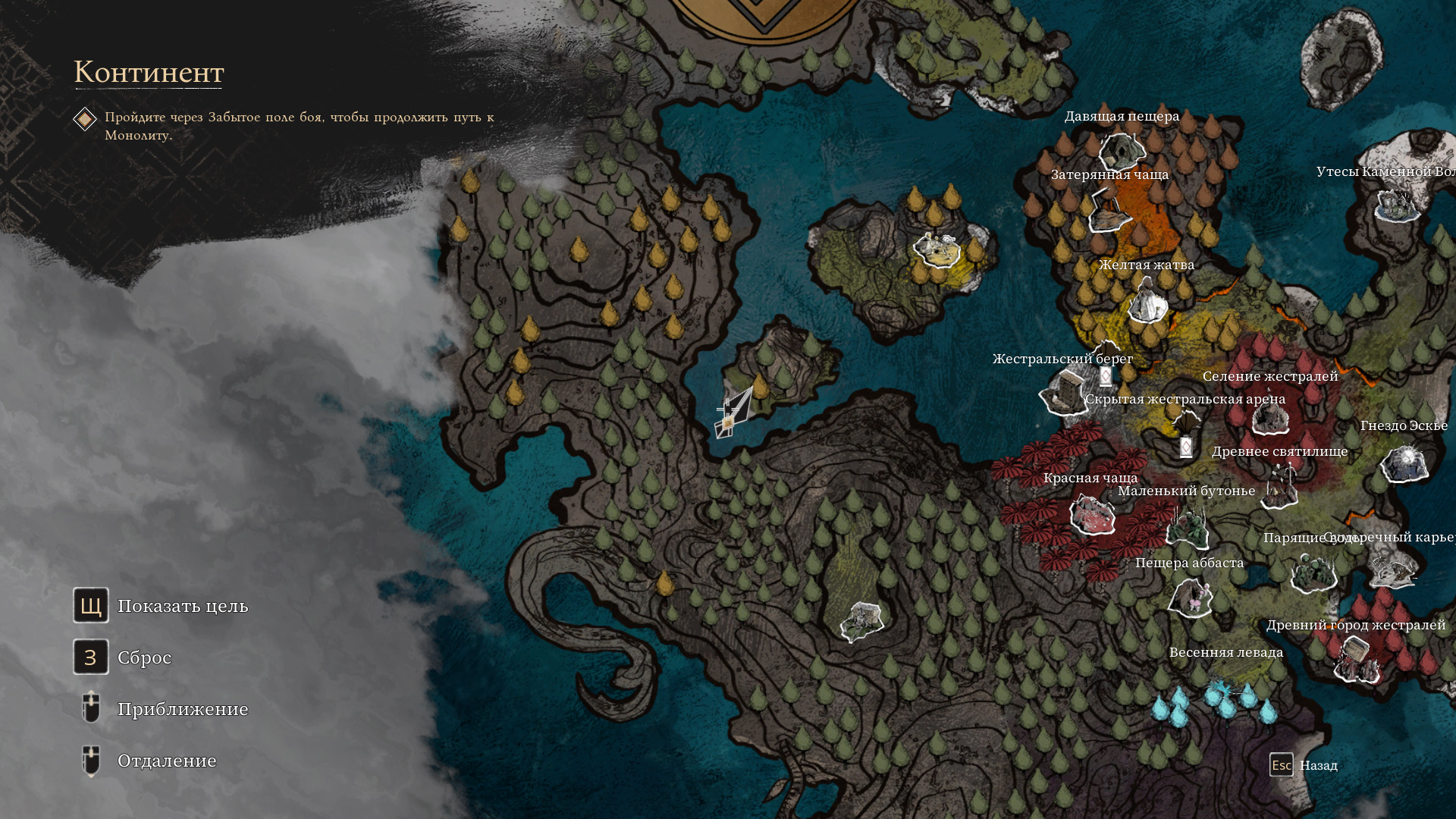This screenshot has width=1456, height=819.
Task: Pick the Утесы Каменной Волны marker
Action: pos(1398,205)
